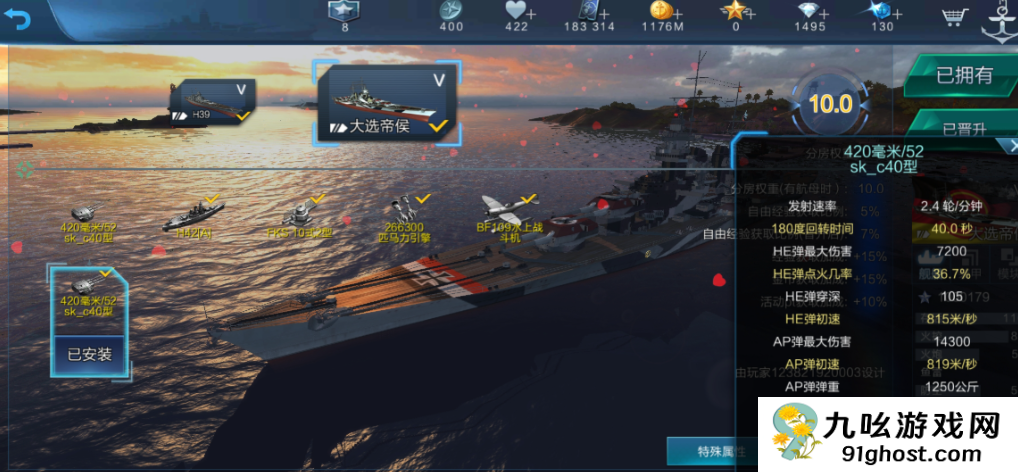Click the 已安装 installed button
1018x472 pixels.
click(90, 354)
